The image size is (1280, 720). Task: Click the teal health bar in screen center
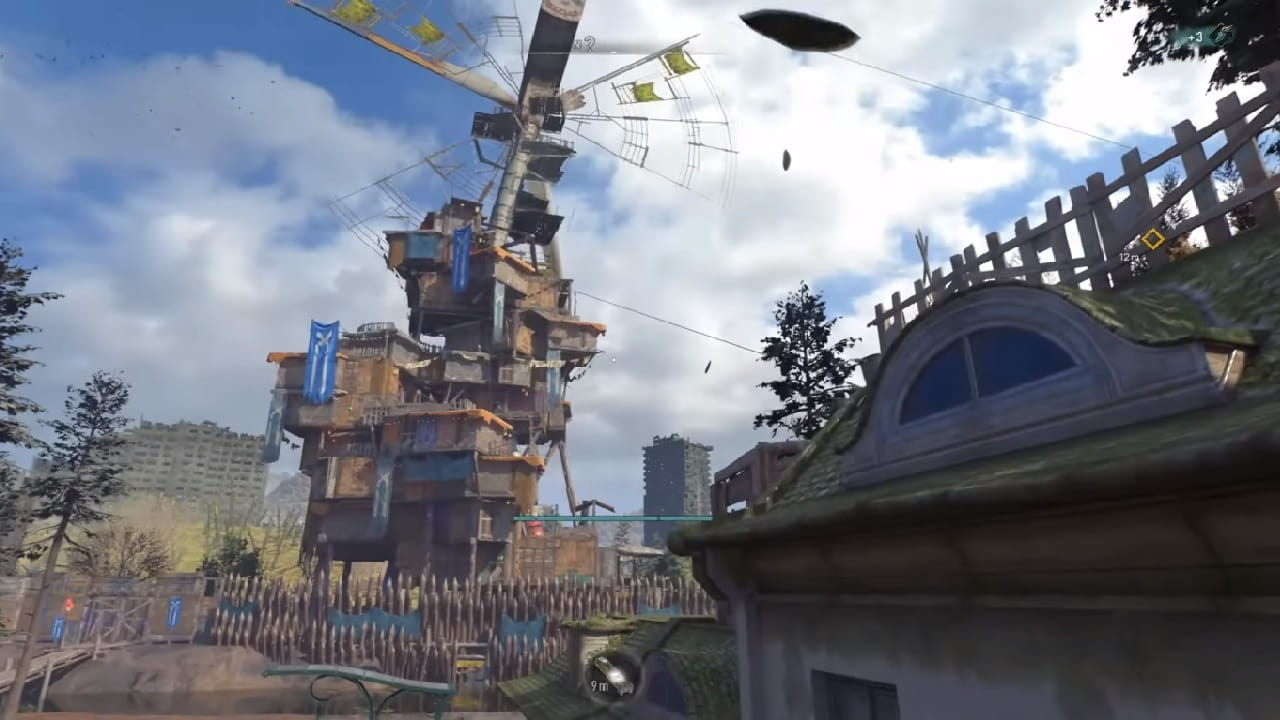click(615, 520)
